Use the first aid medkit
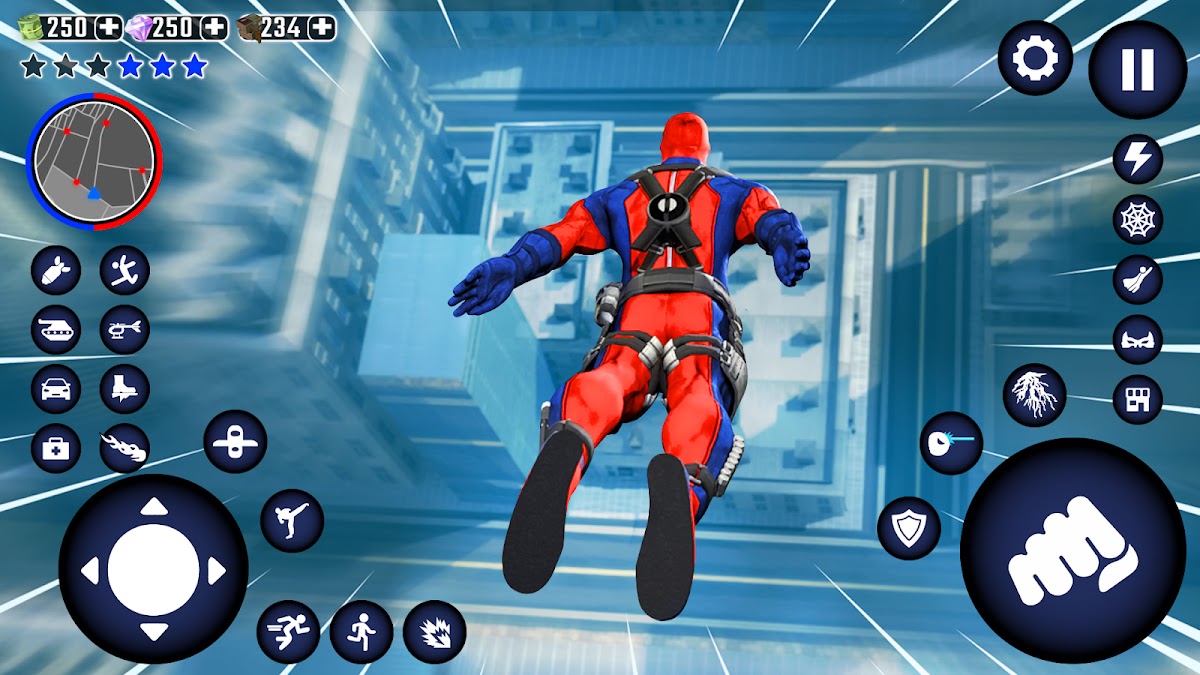Viewport: 1200px width, 675px height. click(x=56, y=448)
